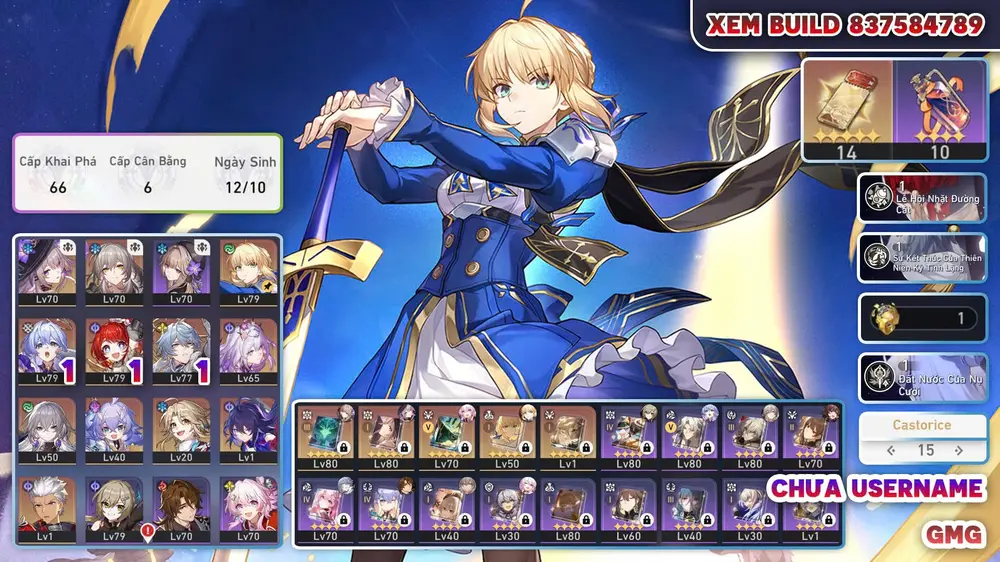Open the Lễ Hội Nhật Đường Cát entry

point(922,197)
